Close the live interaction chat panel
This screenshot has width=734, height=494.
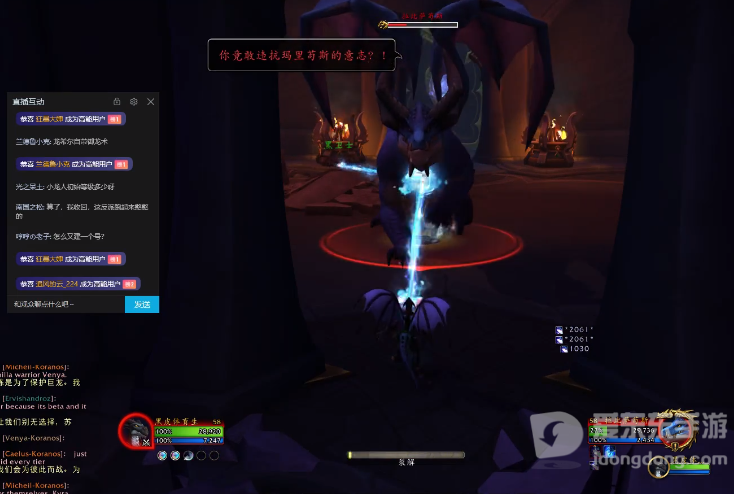pyautogui.click(x=151, y=102)
